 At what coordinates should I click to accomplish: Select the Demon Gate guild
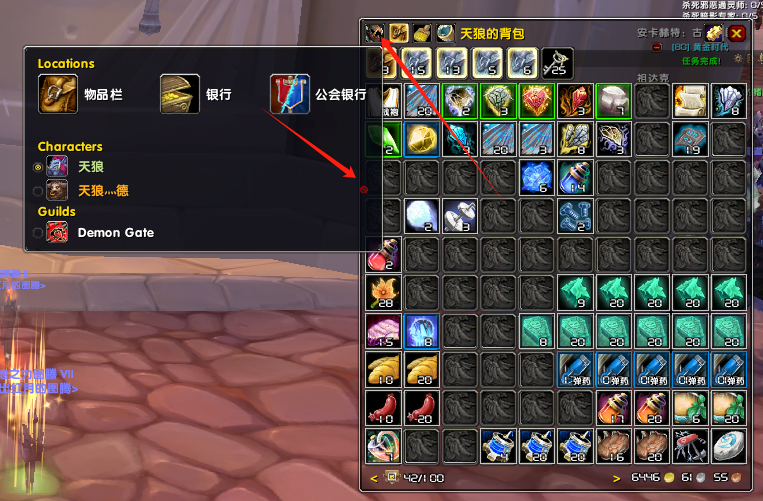pyautogui.click(x=39, y=233)
